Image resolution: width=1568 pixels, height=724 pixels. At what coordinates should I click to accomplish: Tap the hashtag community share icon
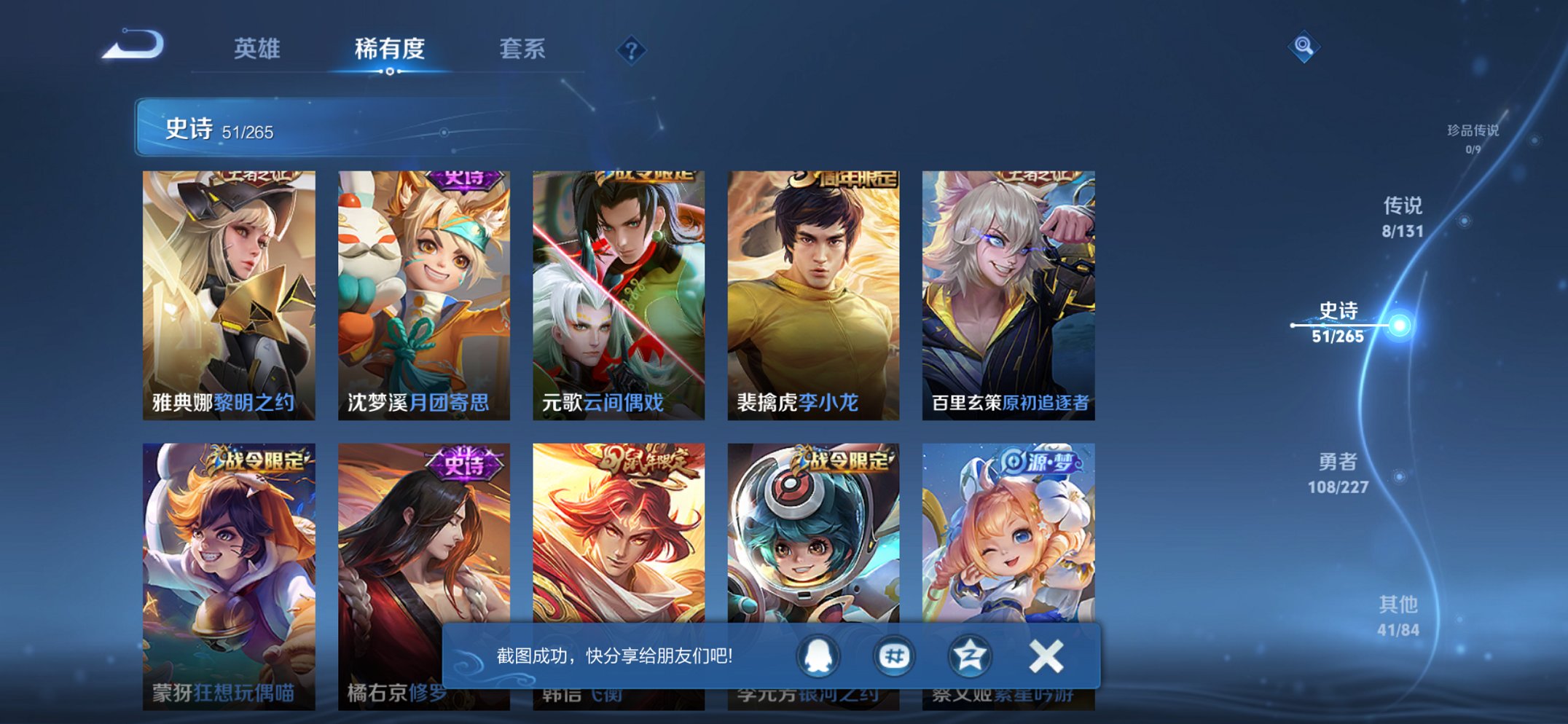tap(895, 656)
